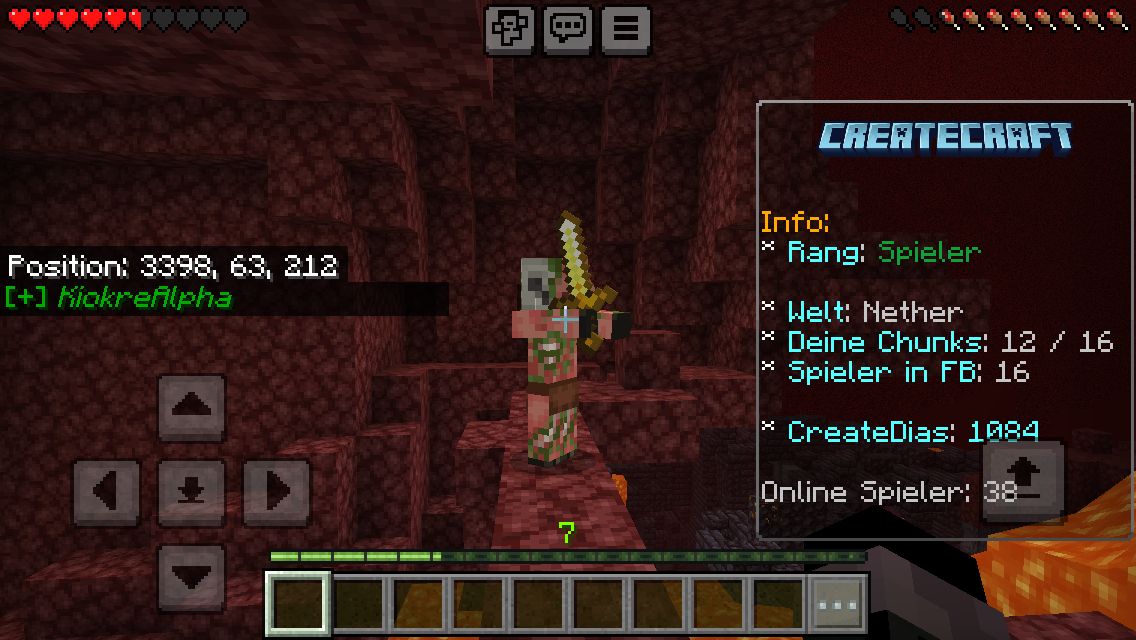Select the highlighted first hotbar slot
Screen dimensions: 1136x640
point(298,604)
